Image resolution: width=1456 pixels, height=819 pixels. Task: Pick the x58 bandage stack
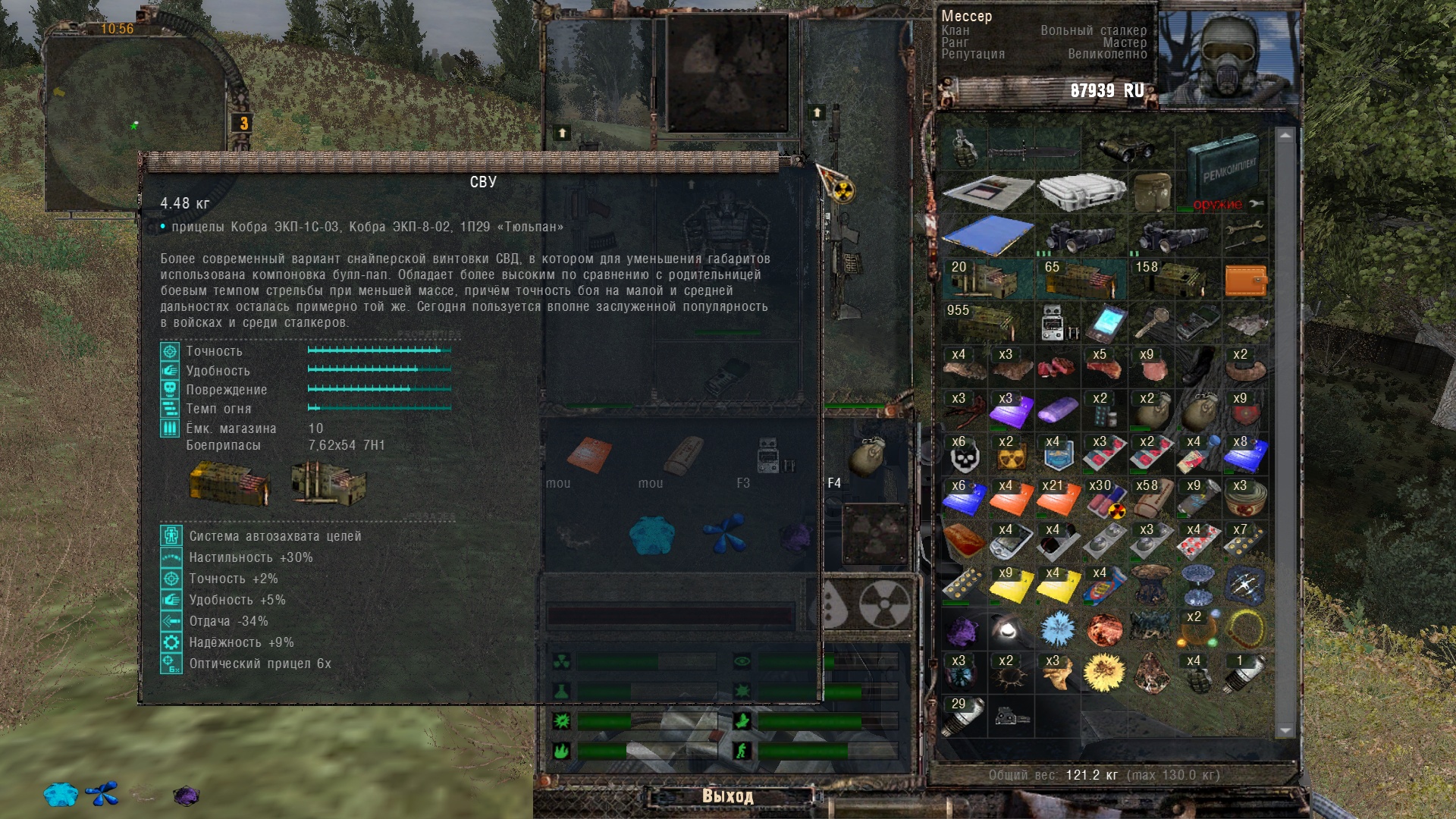point(1151,498)
